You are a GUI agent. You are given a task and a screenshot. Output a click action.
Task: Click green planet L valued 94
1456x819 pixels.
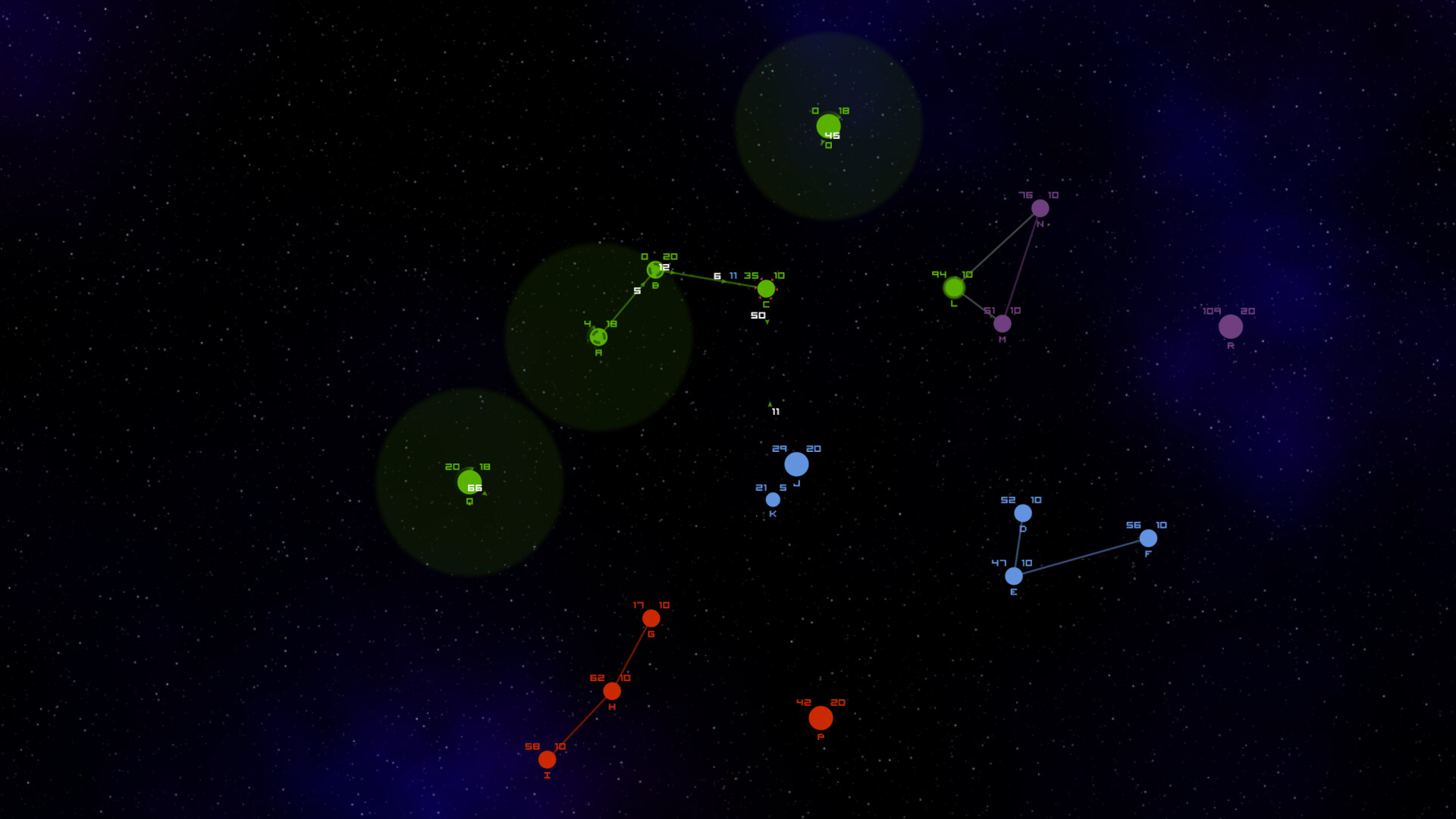tap(954, 288)
